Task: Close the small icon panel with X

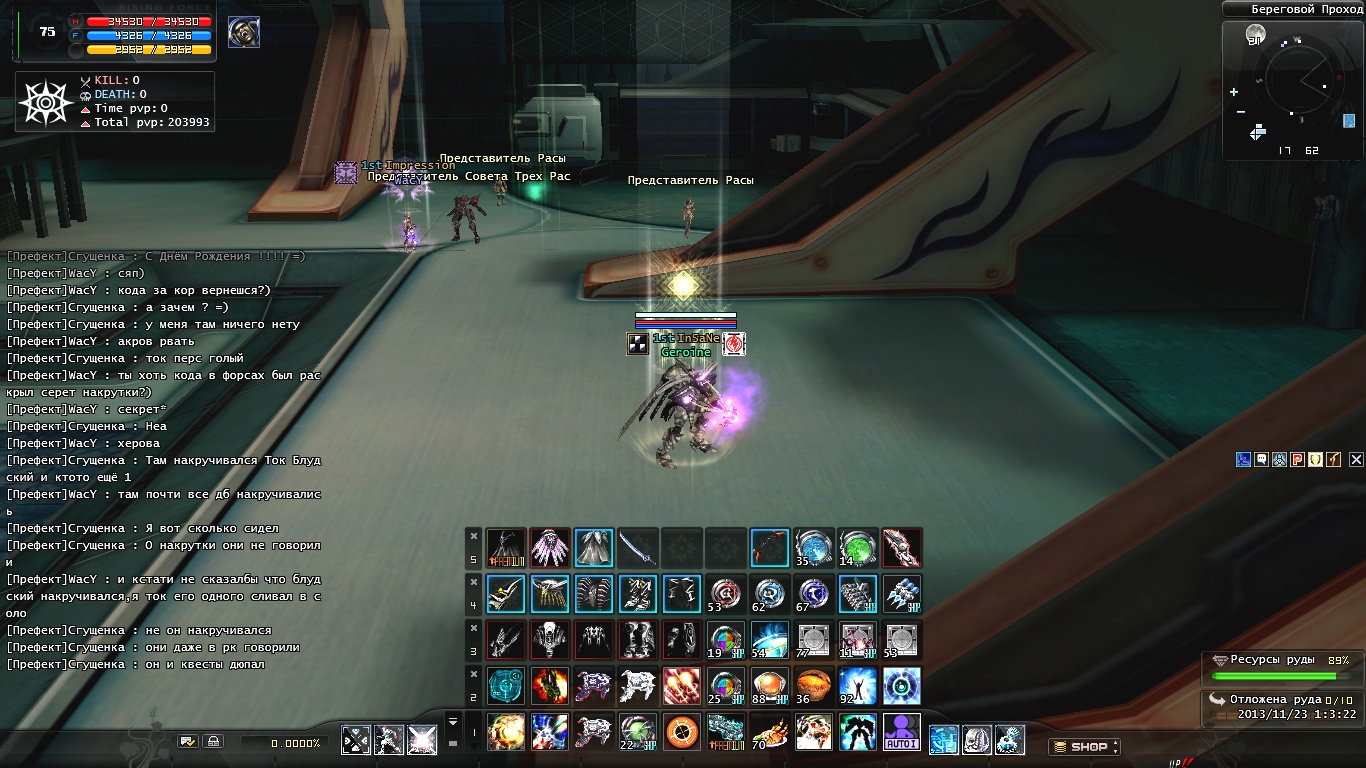Action: click(x=1356, y=459)
